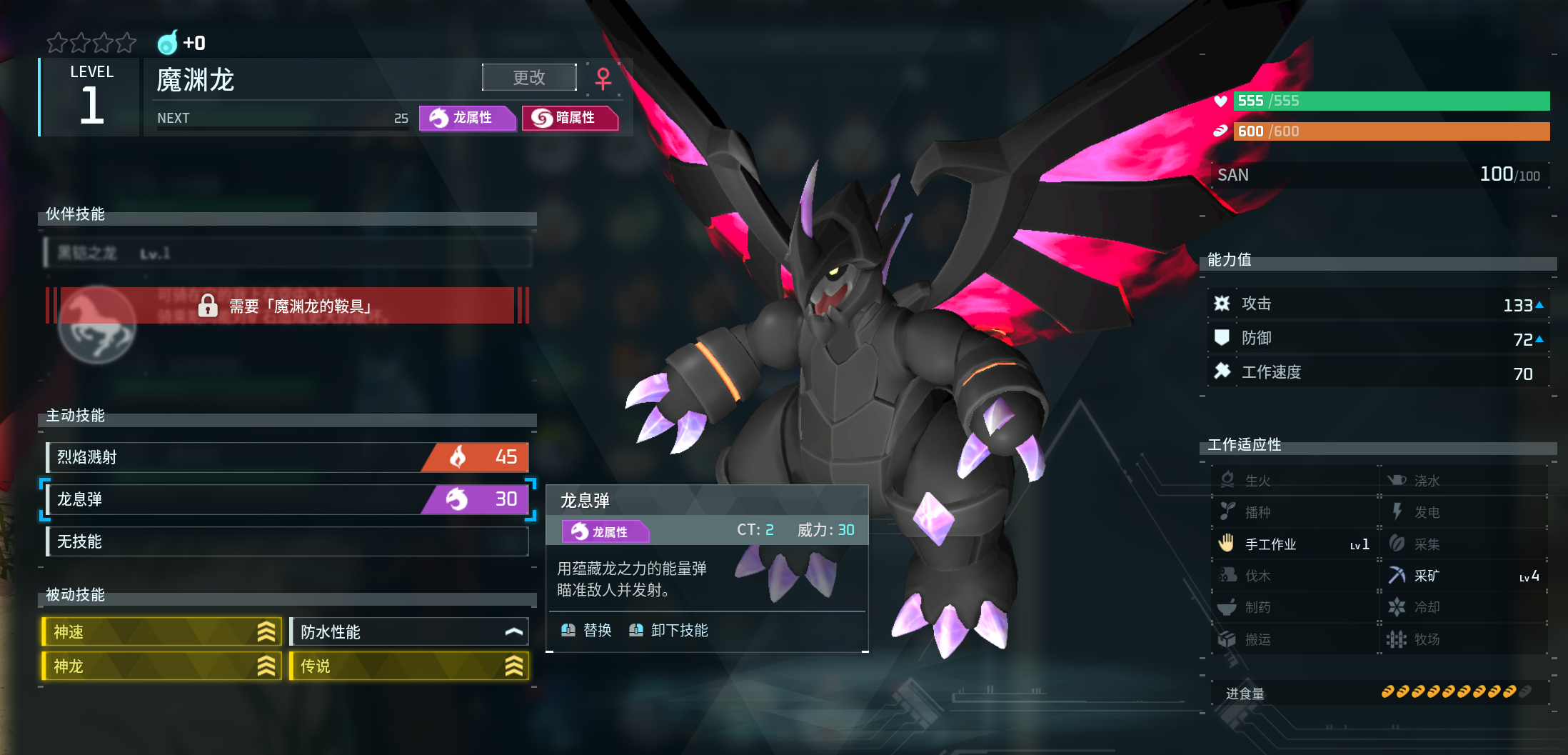
Task: Click the 手工作业 work suitability entry
Action: tap(1294, 544)
